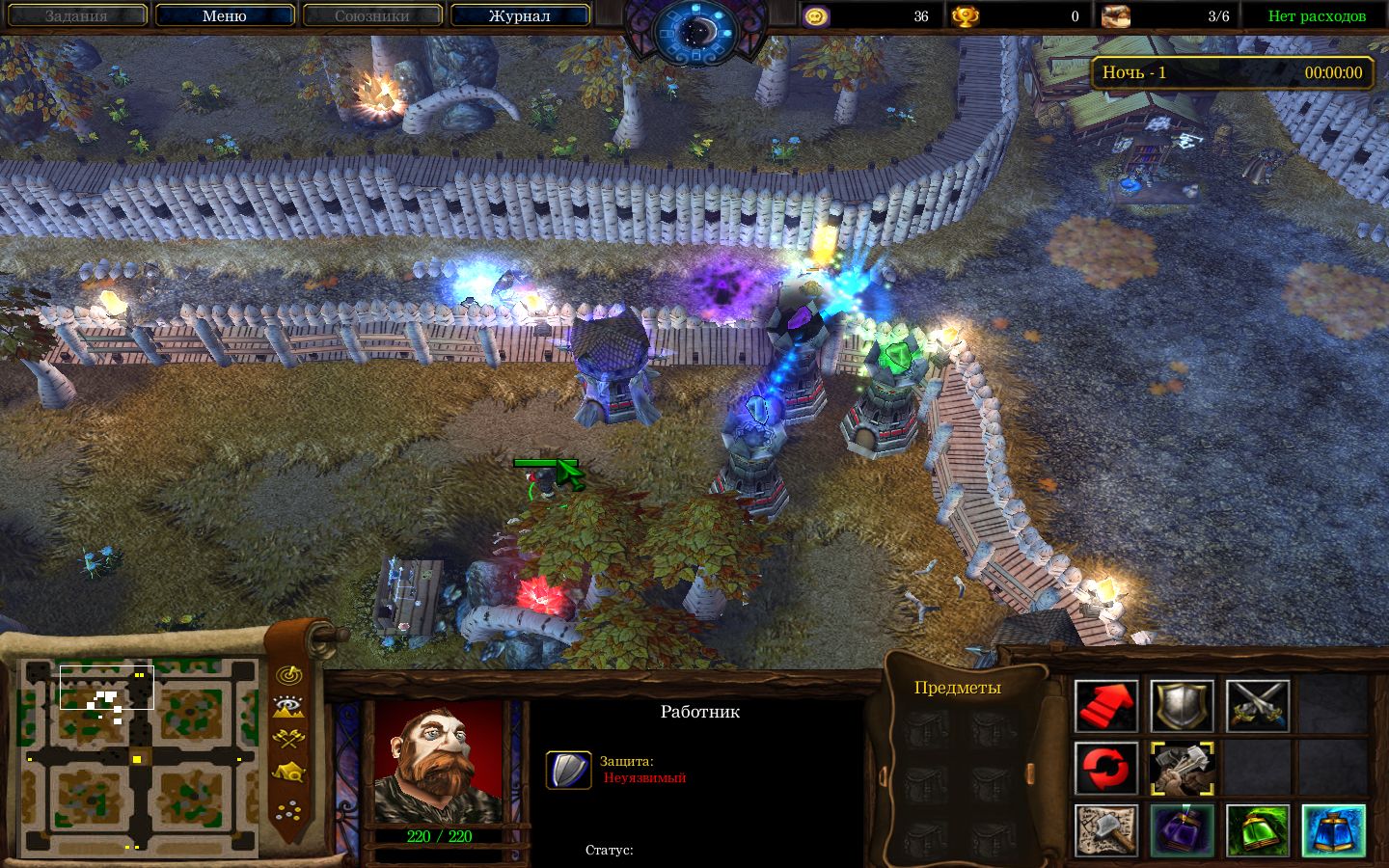Select the green tower build icon
The image size is (1389, 868).
1258,830
